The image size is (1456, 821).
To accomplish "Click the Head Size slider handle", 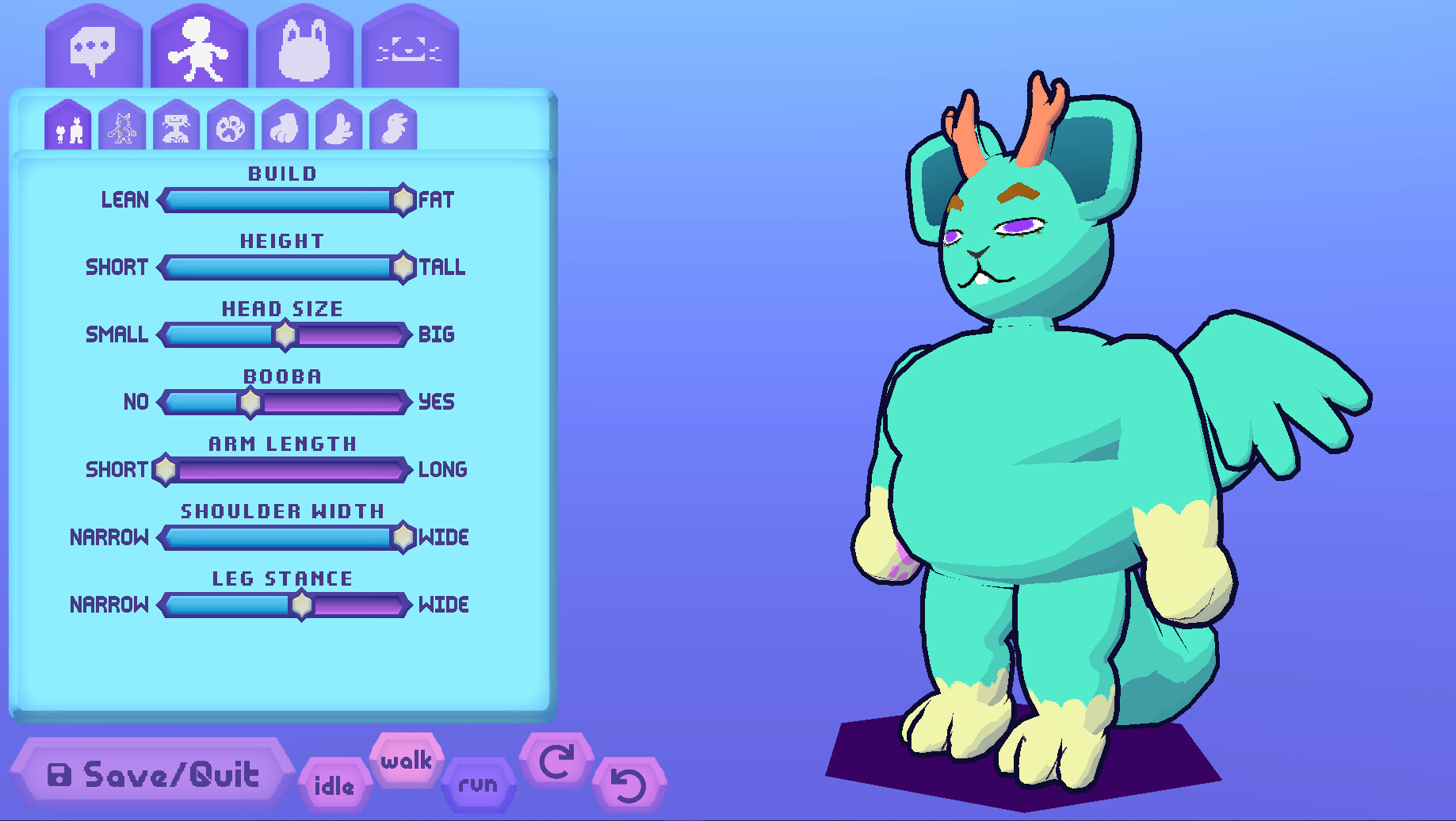I will [x=285, y=335].
